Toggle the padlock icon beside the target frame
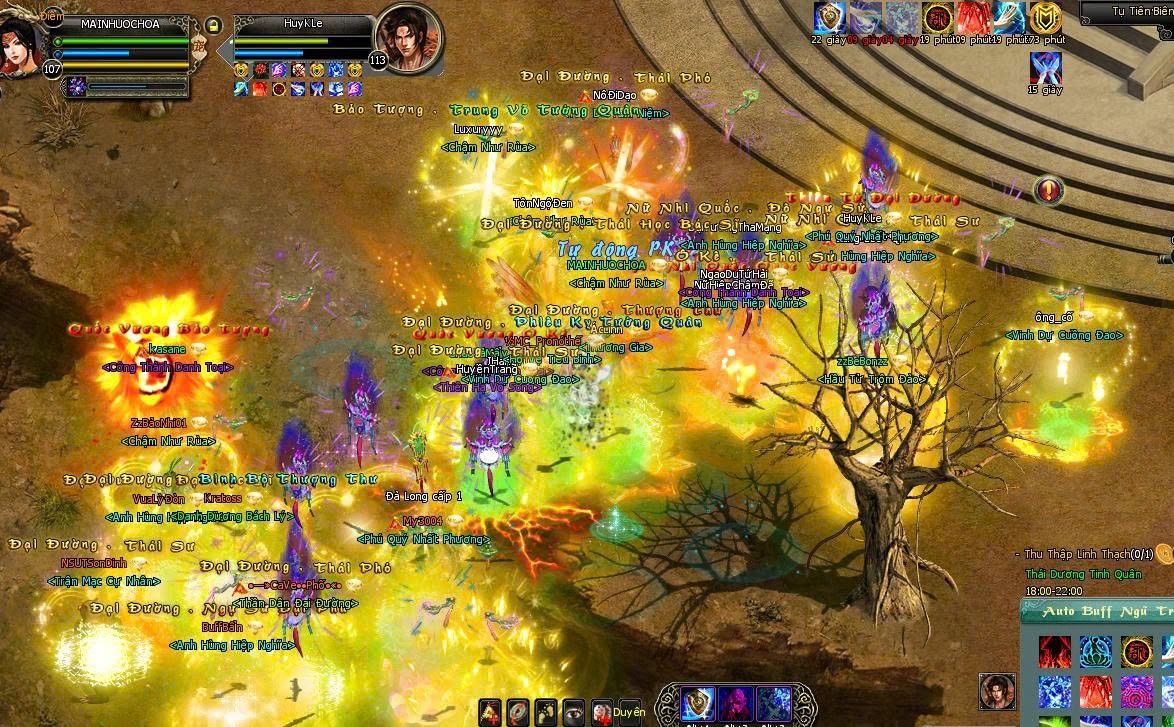Viewport: 1174px width, 727px height. 213,26
